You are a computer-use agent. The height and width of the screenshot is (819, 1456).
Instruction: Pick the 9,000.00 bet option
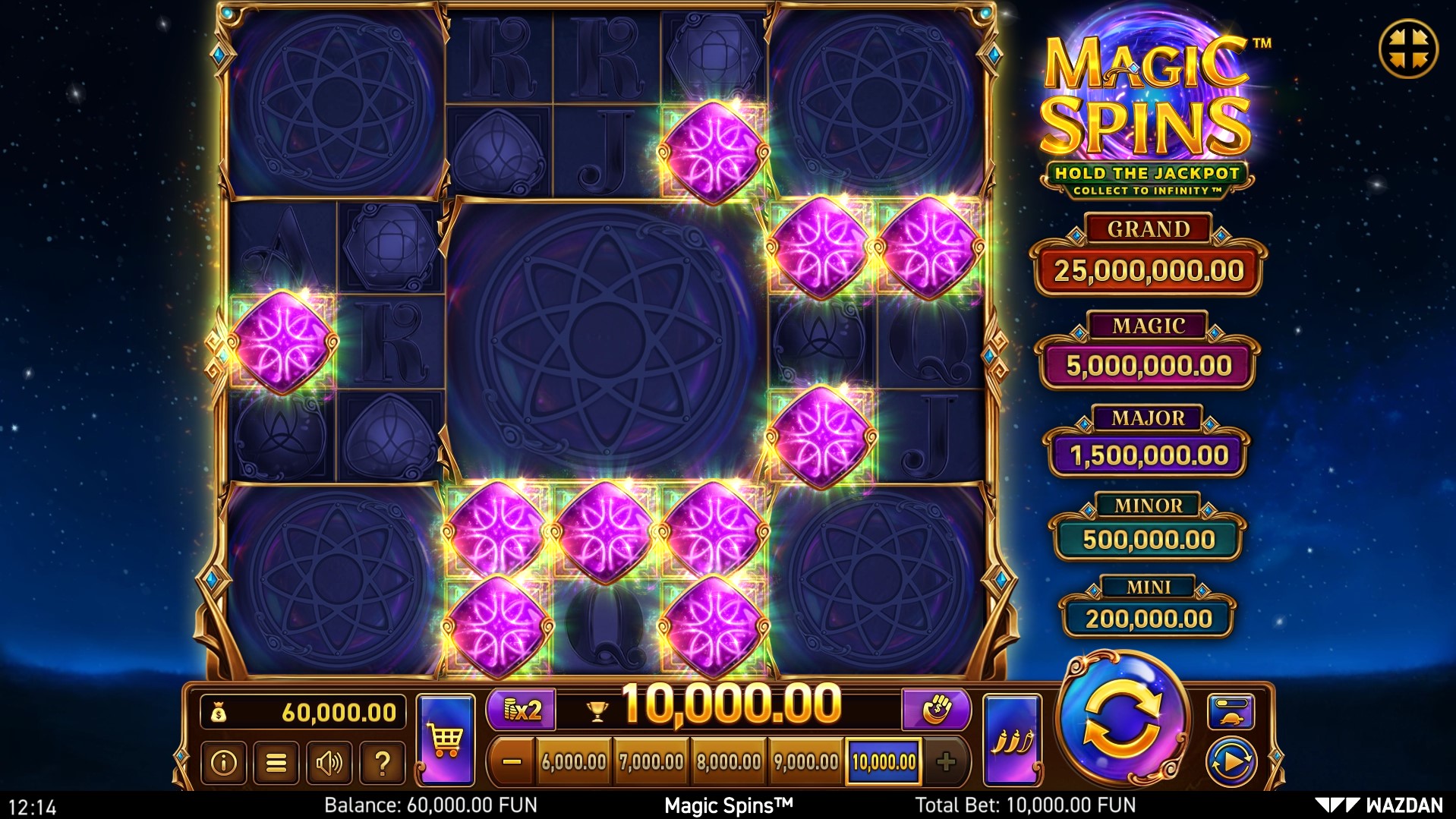(x=805, y=761)
